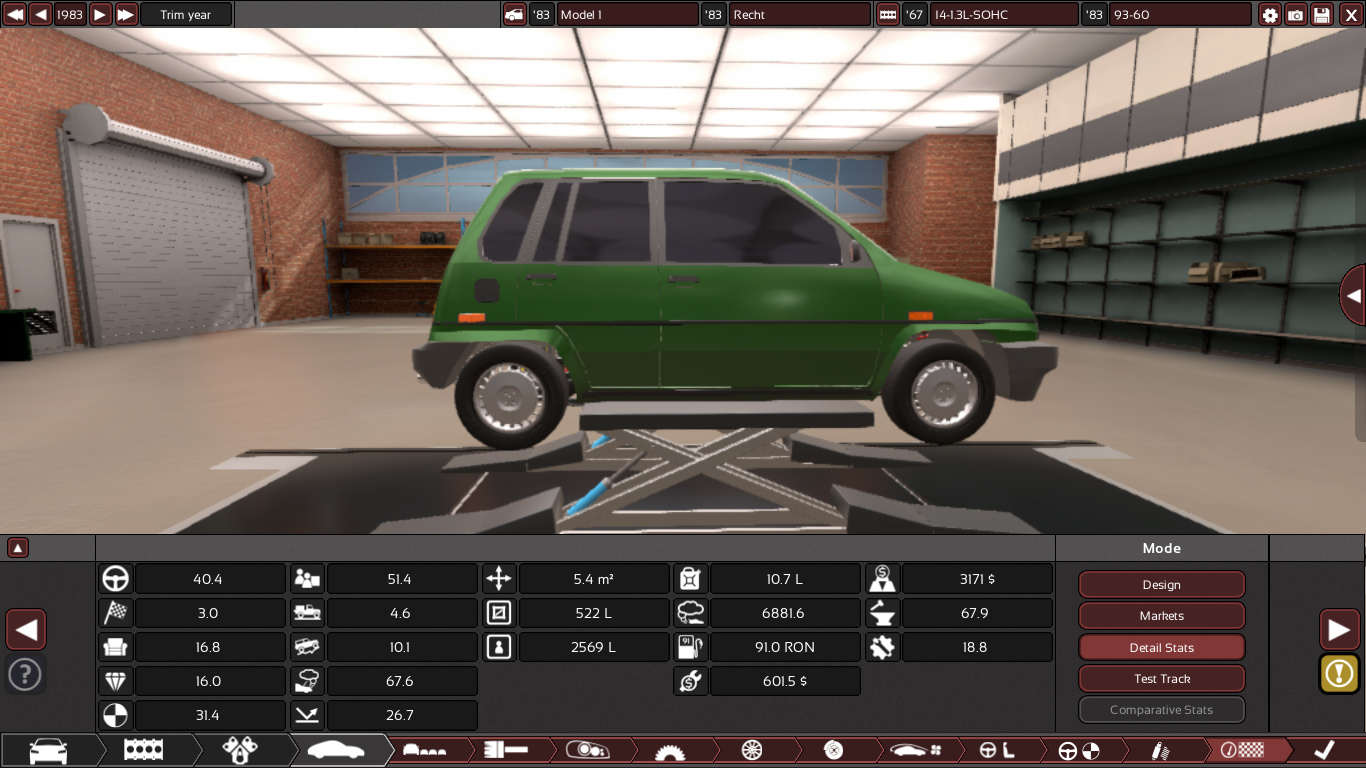Step the trim year back by one
Screen dimensions: 1366x768
click(41, 15)
